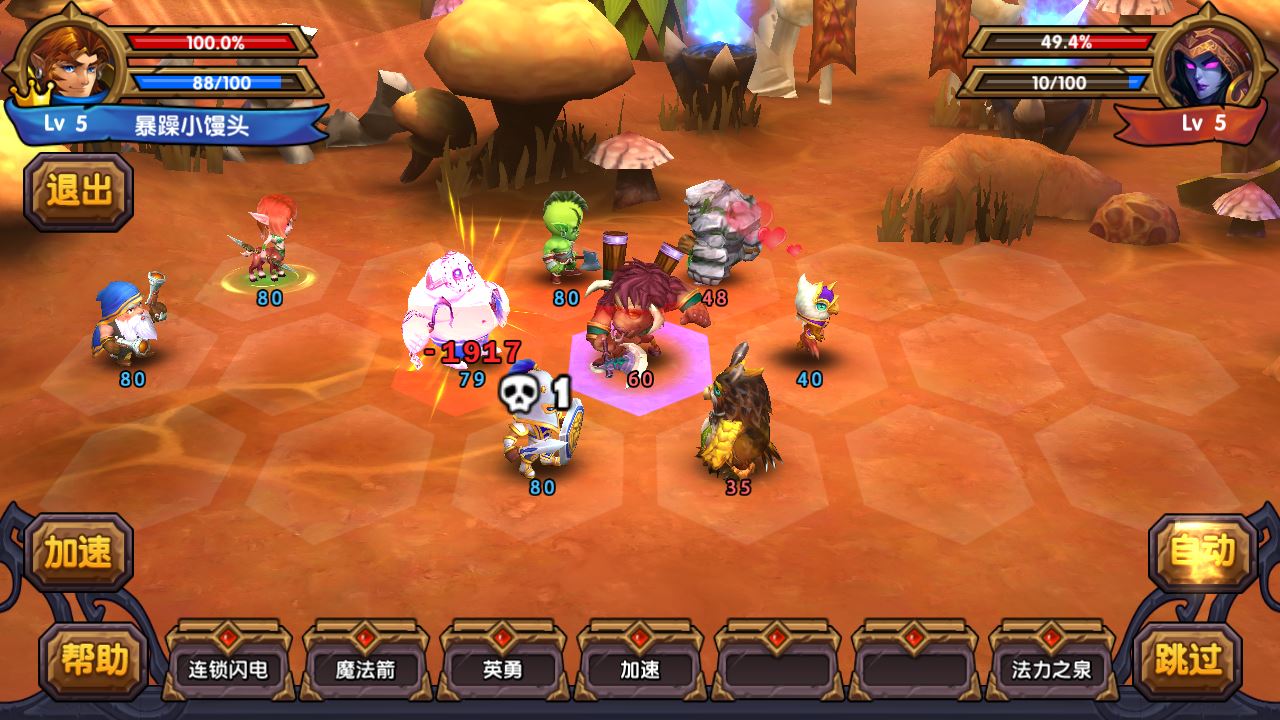The height and width of the screenshot is (720, 1280).
Task: Use the 加速 haste spell slot
Action: coord(640,668)
